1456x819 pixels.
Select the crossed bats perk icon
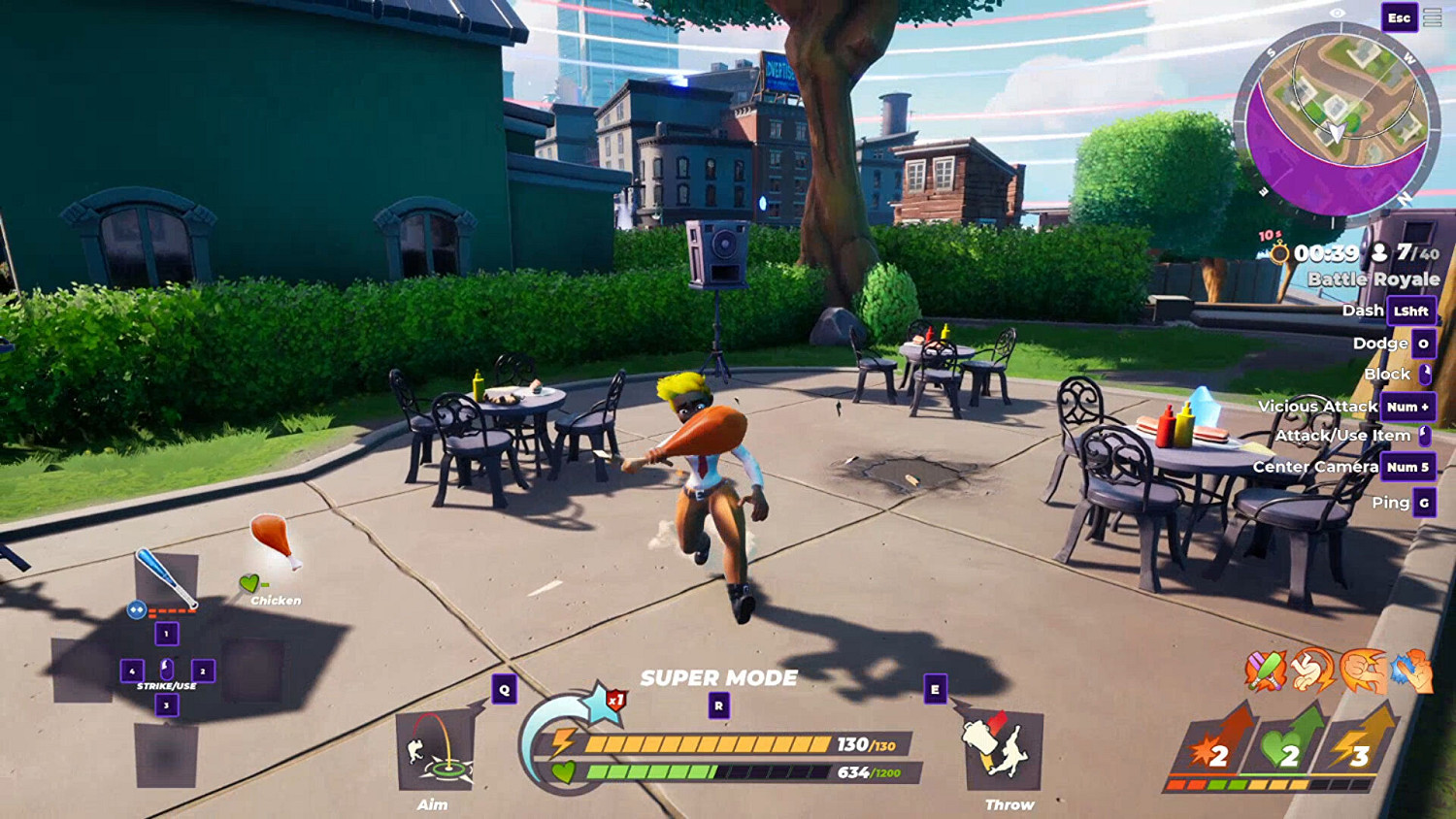tap(1266, 671)
